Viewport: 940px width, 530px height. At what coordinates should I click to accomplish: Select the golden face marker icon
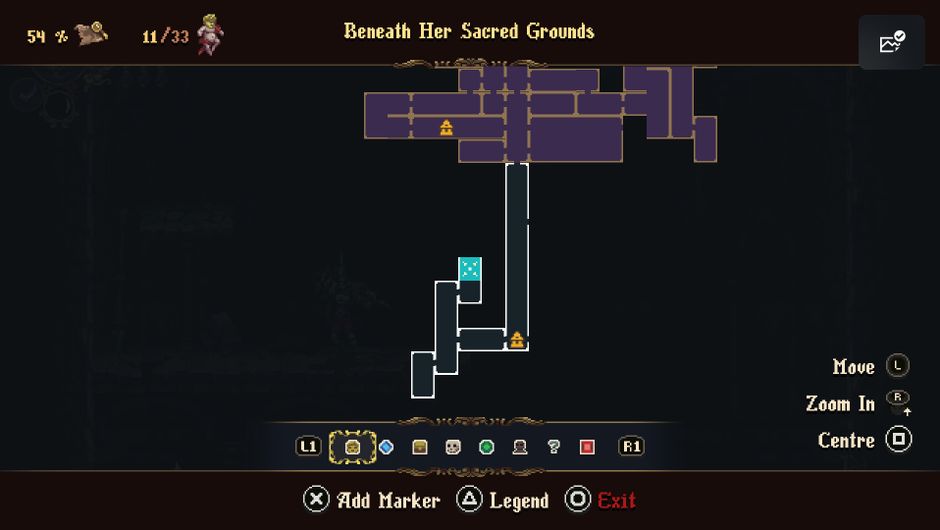pyautogui.click(x=353, y=447)
